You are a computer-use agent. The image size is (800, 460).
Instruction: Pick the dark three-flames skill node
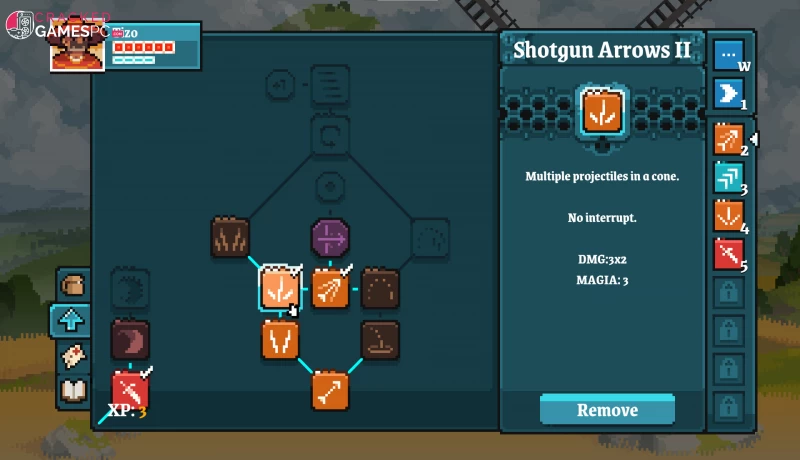pyautogui.click(x=230, y=239)
